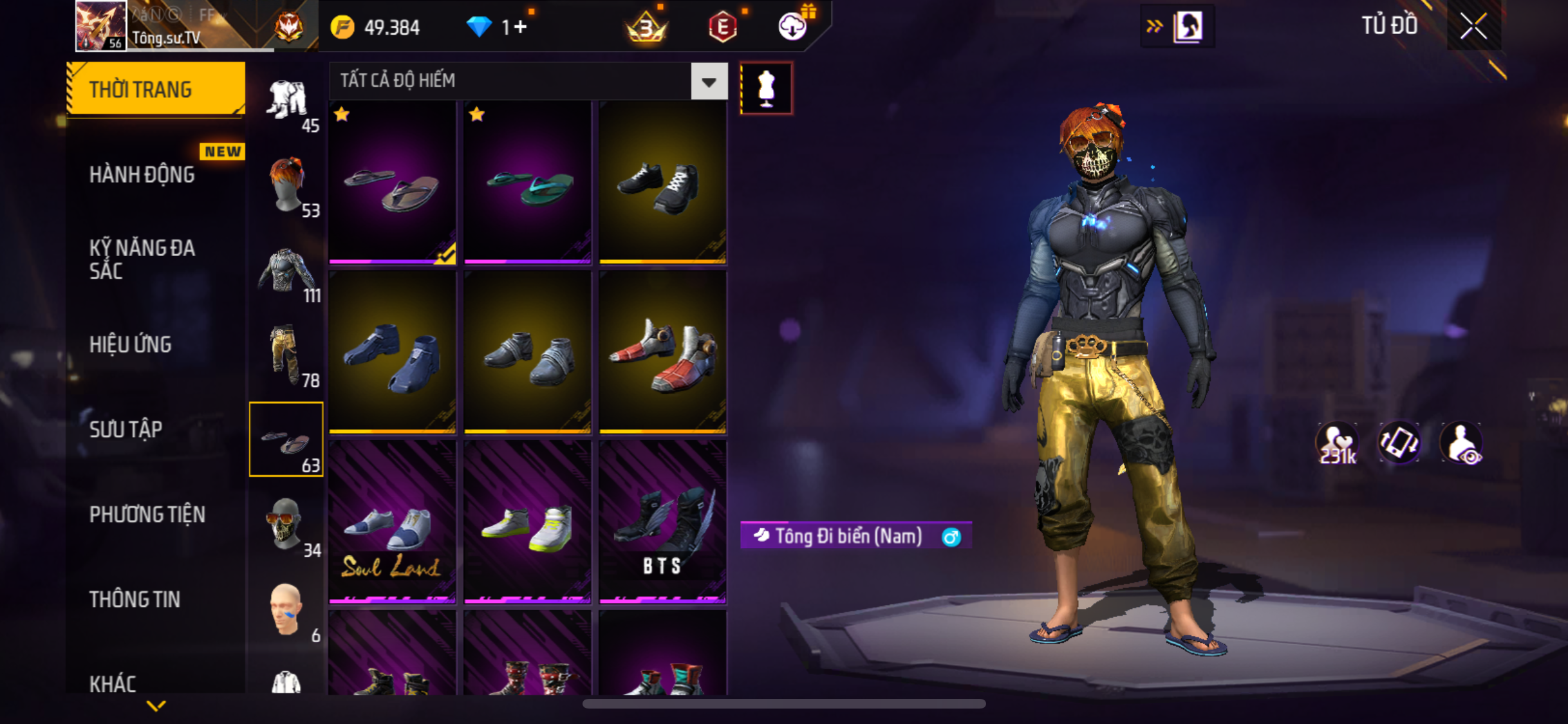Go to the Sưu Tập tab
1568x724 pixels.
(x=126, y=429)
